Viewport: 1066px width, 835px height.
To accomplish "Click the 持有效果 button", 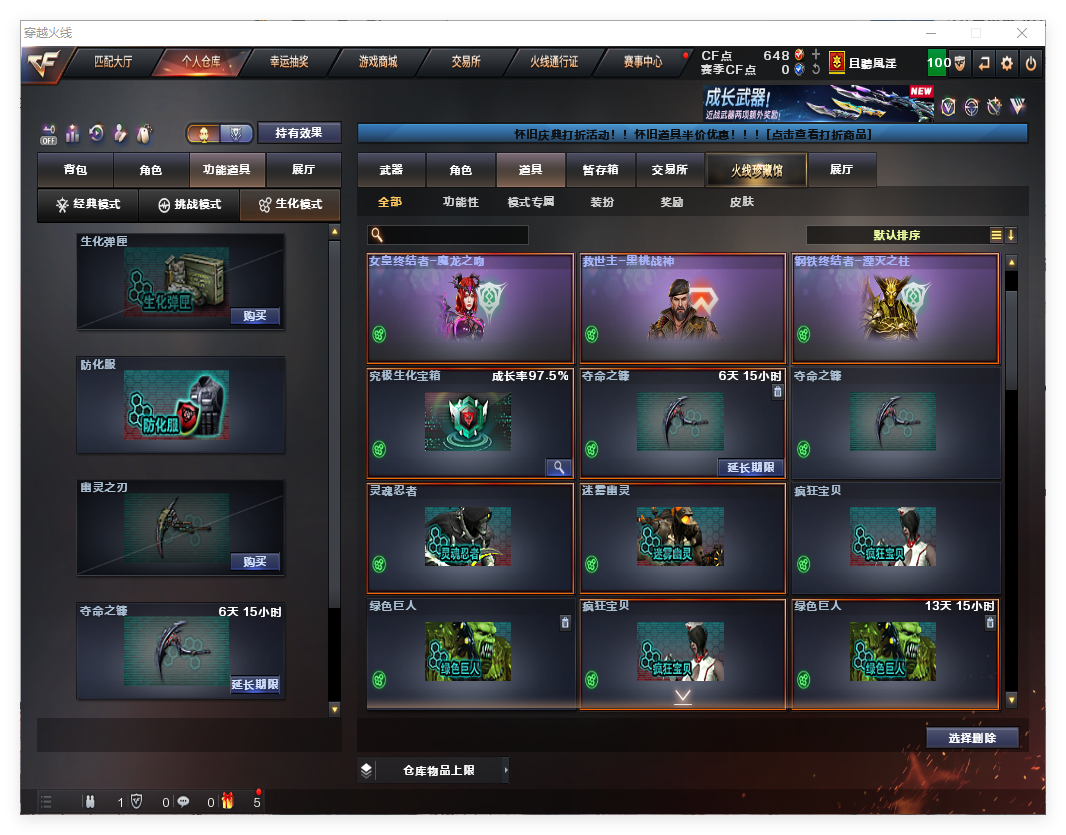I will pos(299,133).
